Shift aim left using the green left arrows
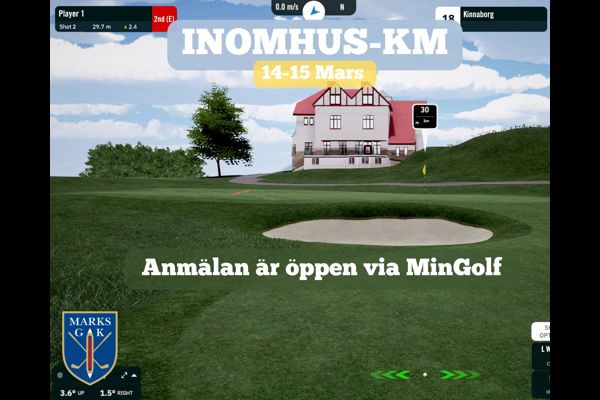Viewport: 600px width, 400px height. pos(390,375)
